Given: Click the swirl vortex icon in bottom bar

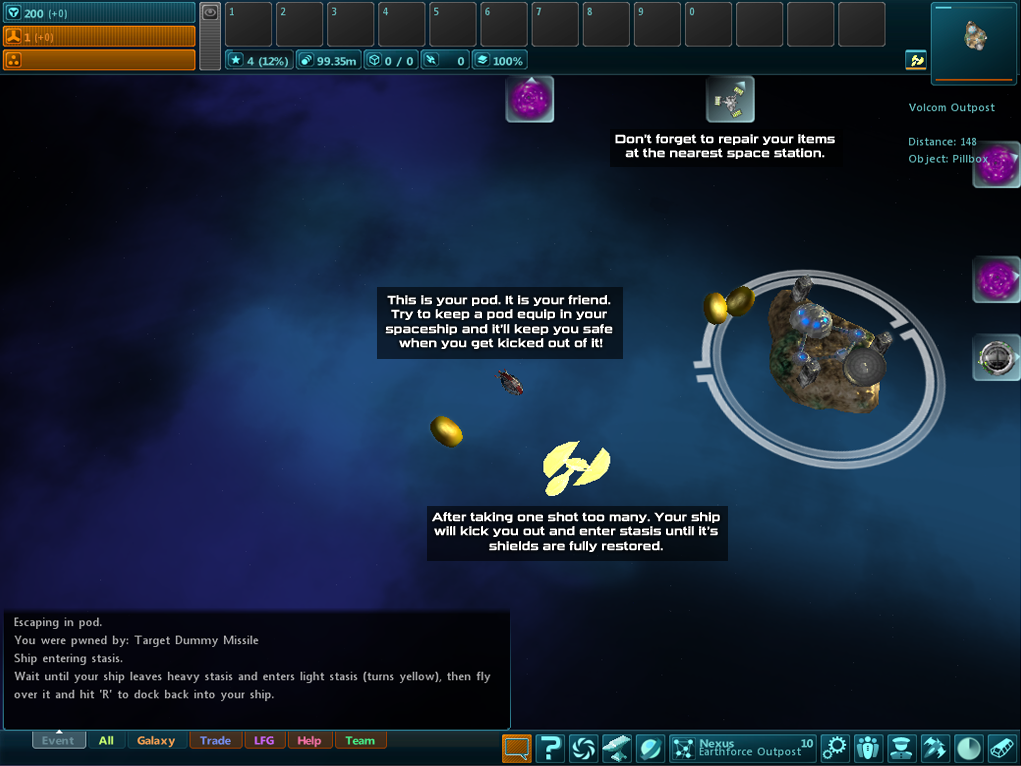Looking at the screenshot, I should pyautogui.click(x=583, y=748).
